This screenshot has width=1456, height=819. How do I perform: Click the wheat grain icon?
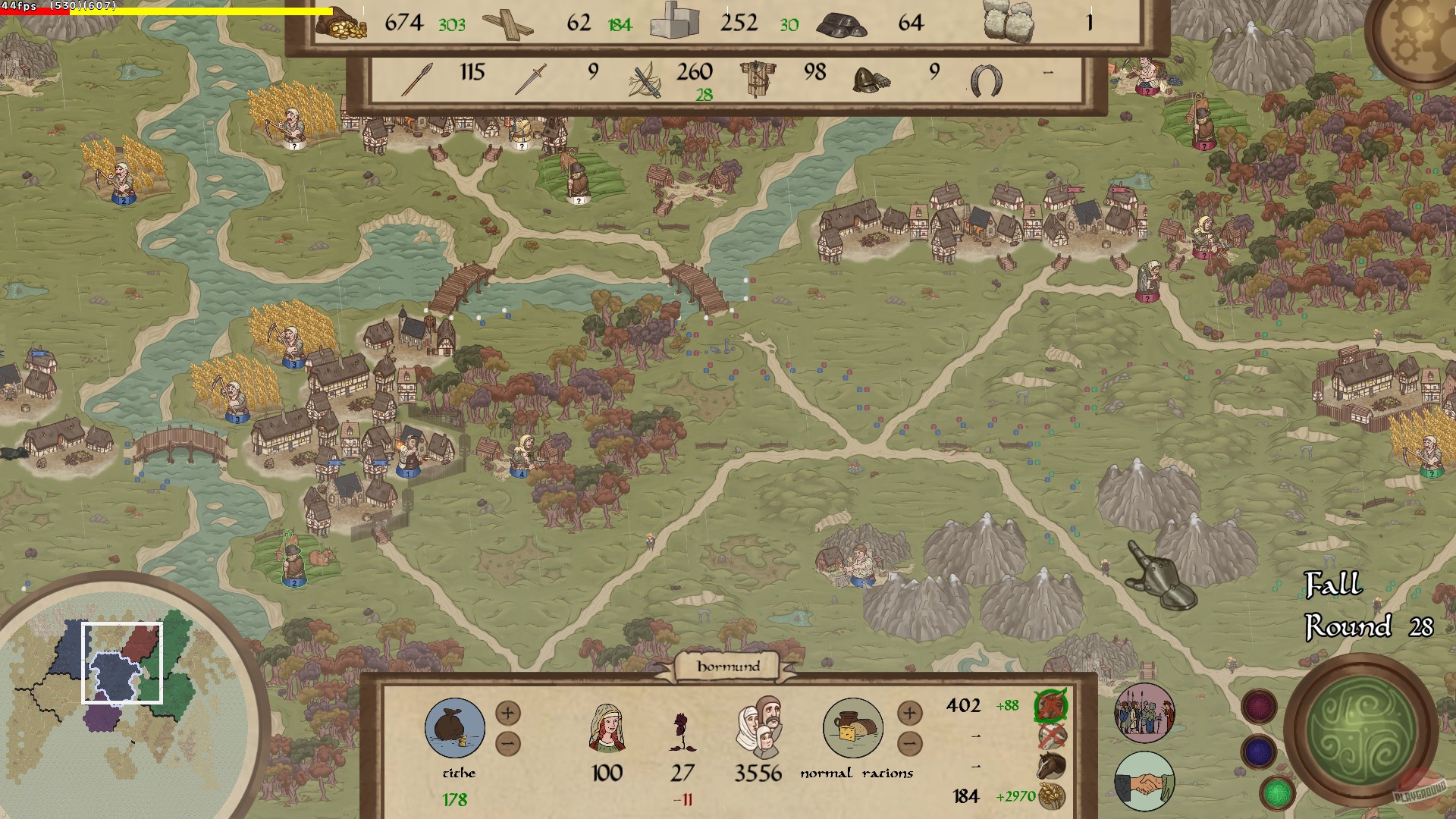coord(1052,795)
